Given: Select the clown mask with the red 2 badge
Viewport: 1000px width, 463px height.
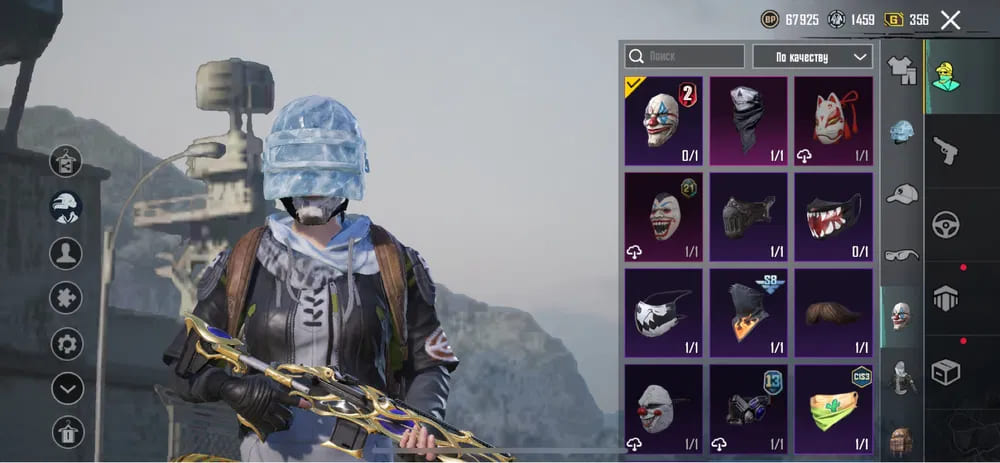Looking at the screenshot, I should pos(664,121).
